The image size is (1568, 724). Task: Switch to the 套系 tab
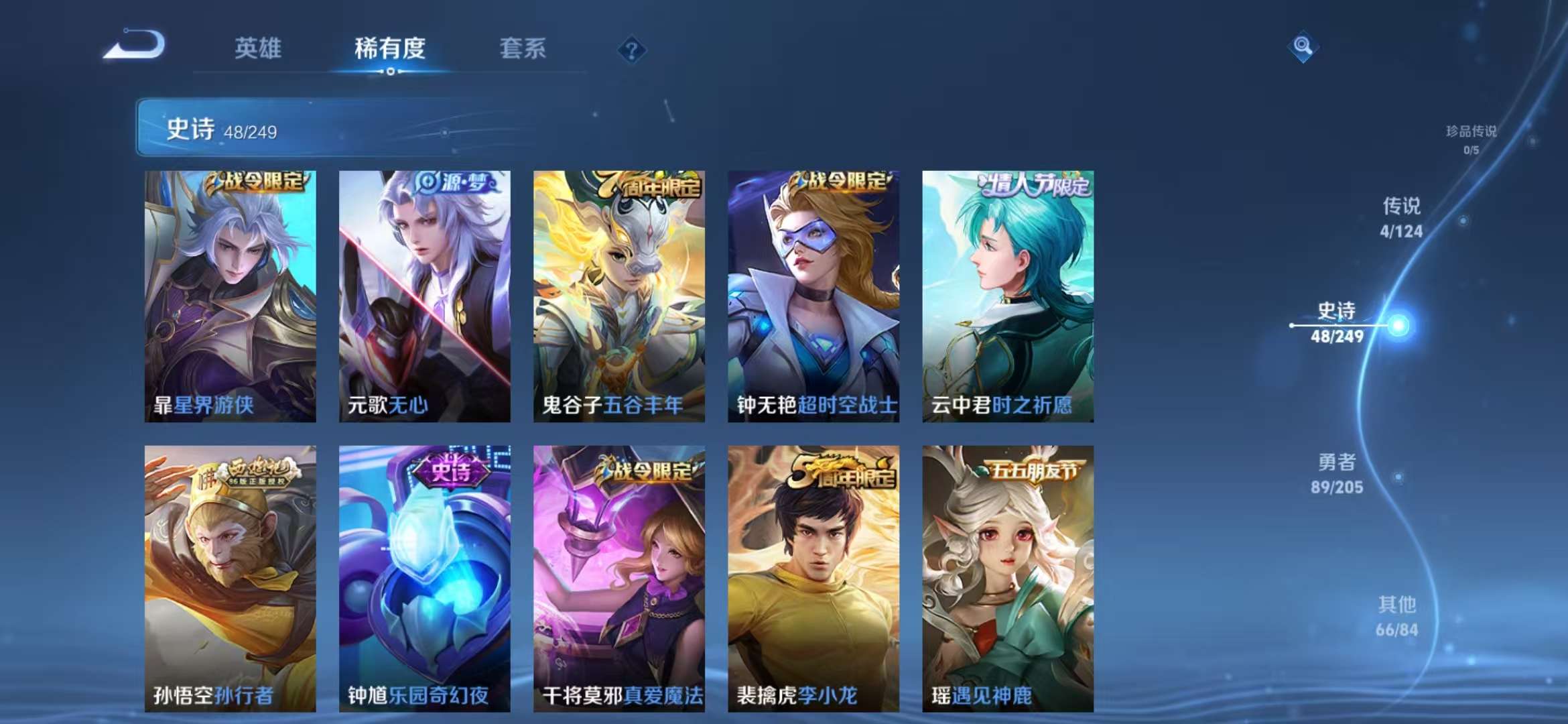coord(521,49)
